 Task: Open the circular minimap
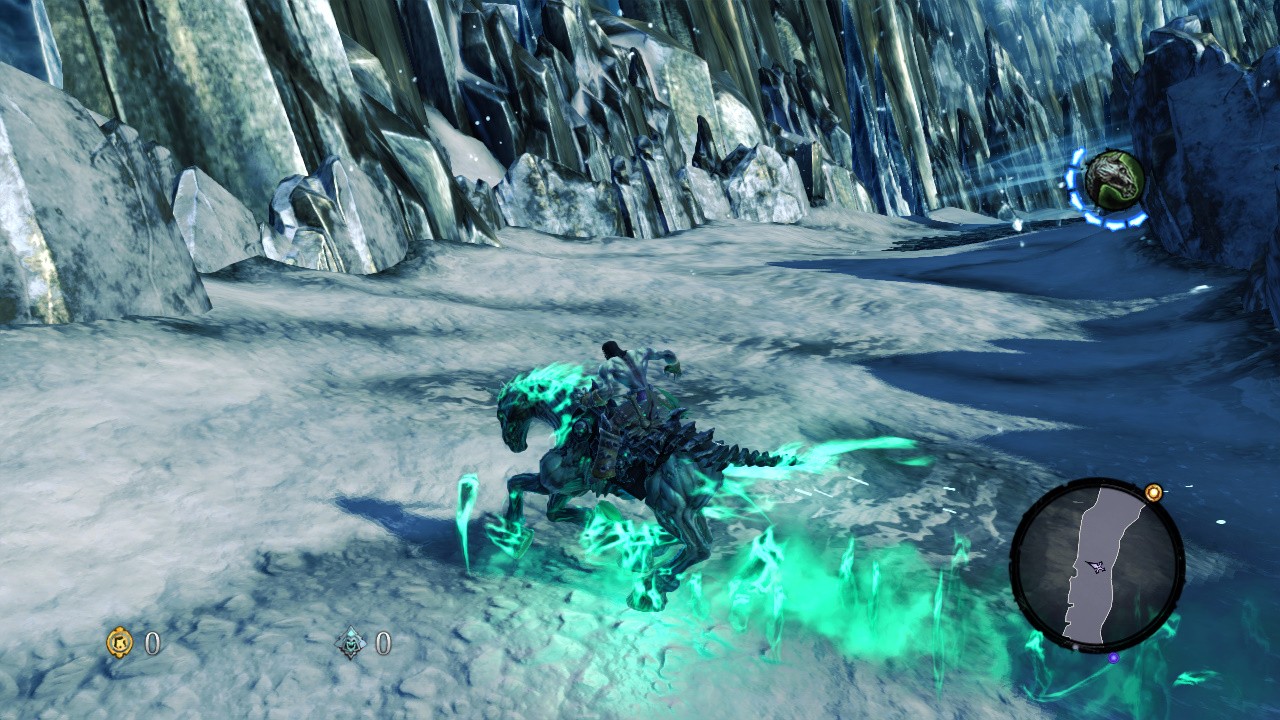click(1097, 565)
